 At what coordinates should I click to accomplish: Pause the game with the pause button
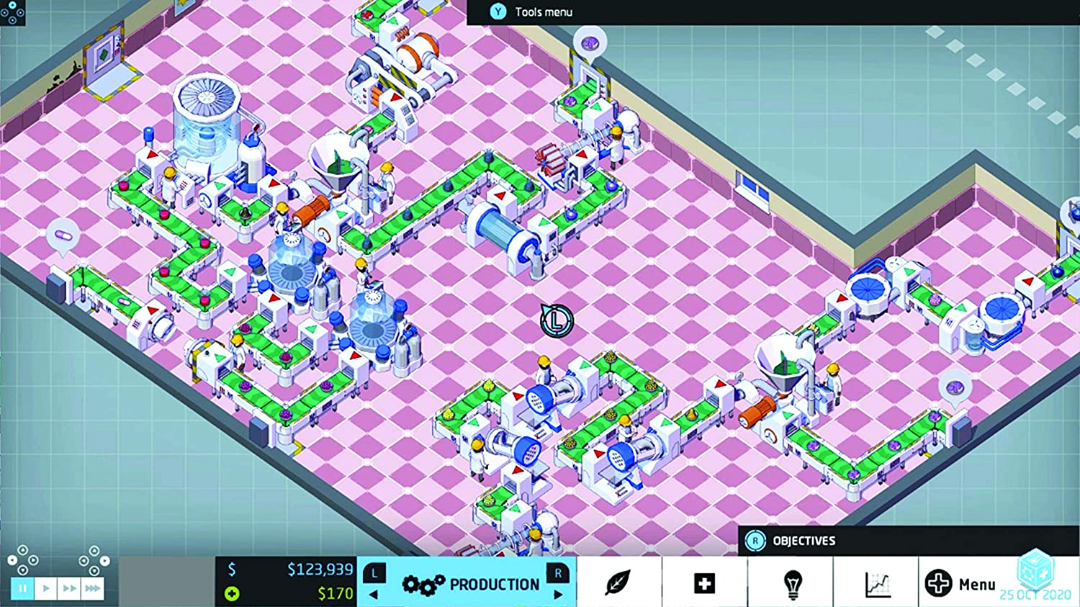tap(22, 589)
